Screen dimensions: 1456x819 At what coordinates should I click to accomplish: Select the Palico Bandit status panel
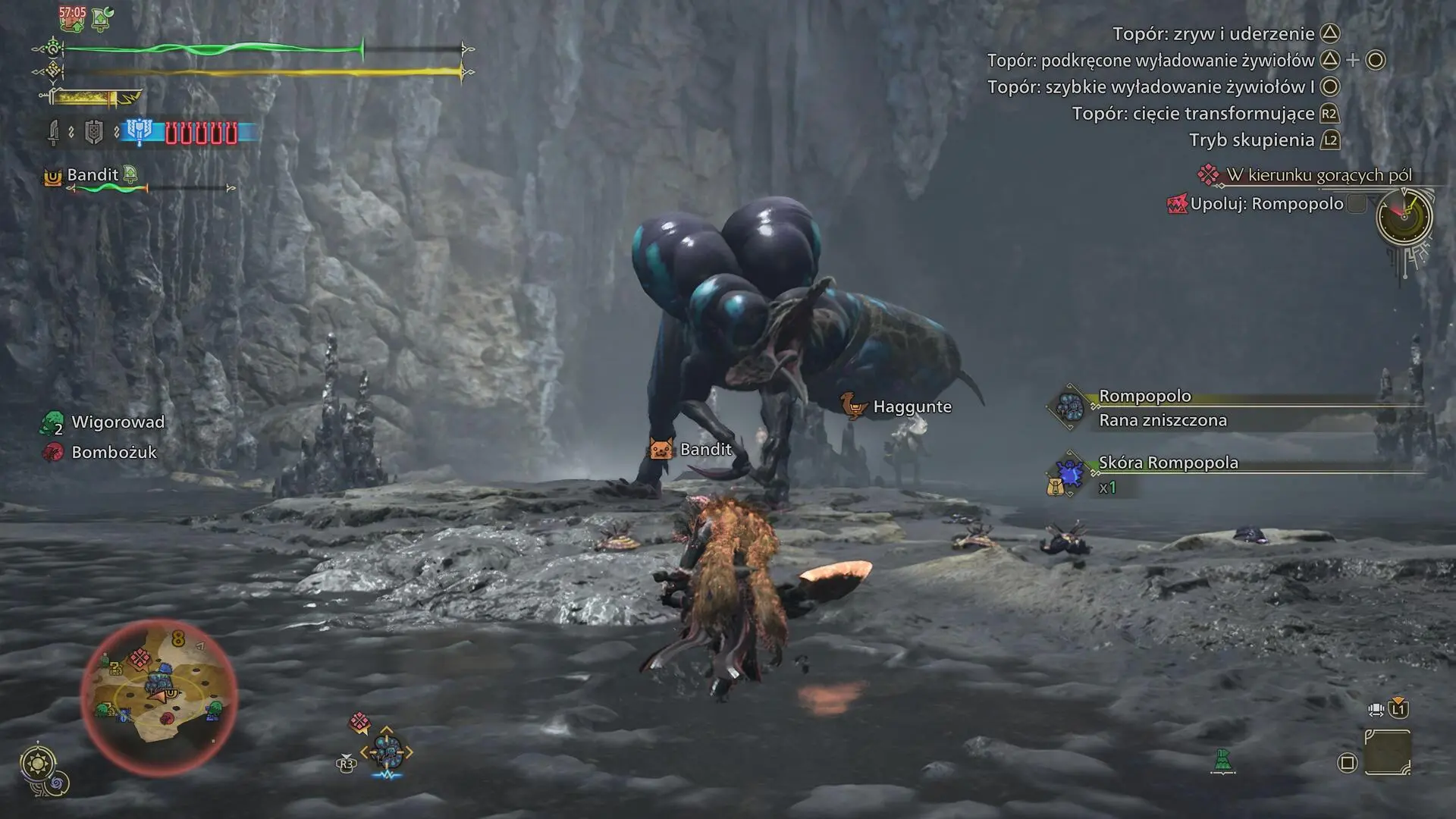(x=93, y=175)
